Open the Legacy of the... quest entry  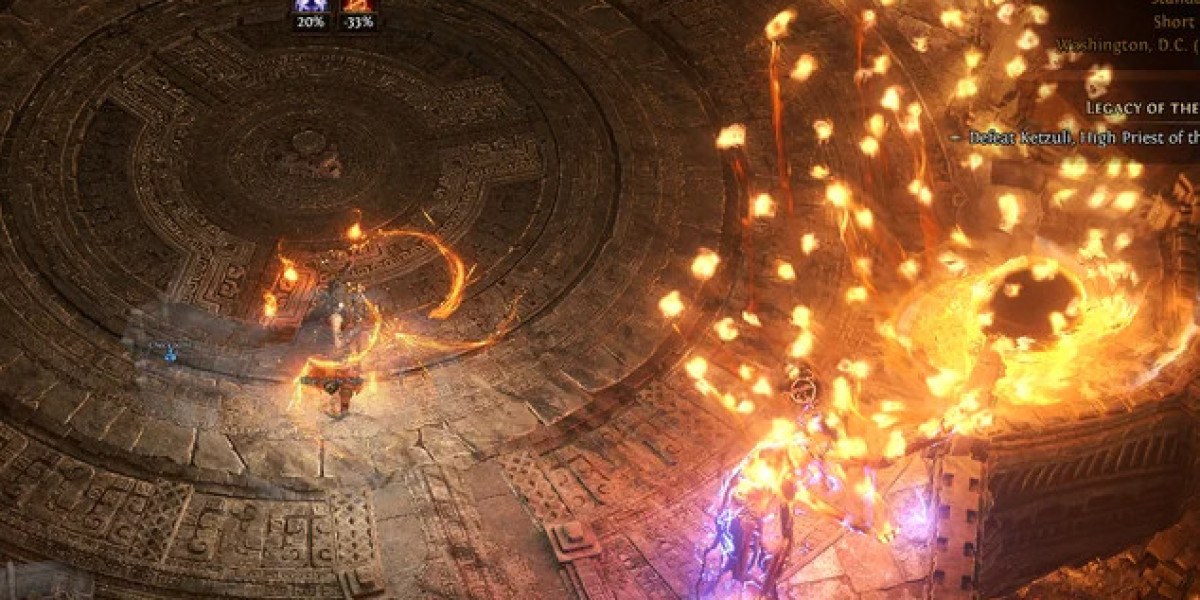click(x=1142, y=108)
